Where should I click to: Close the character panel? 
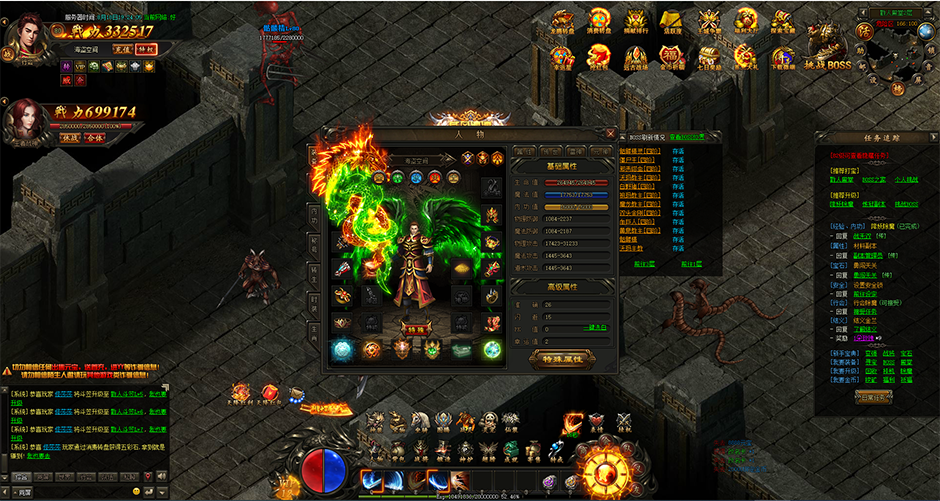[x=611, y=132]
